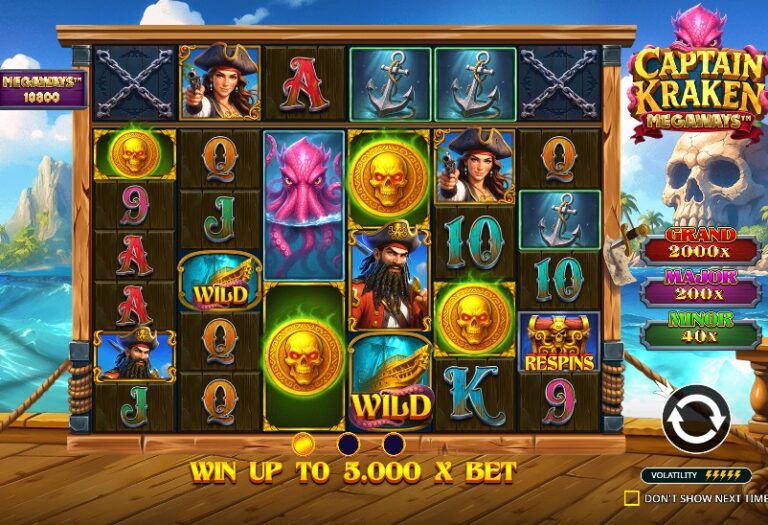Image resolution: width=768 pixels, height=525 pixels.
Task: Tick the Don't Show Next Time checkbox
Action: pyautogui.click(x=631, y=497)
